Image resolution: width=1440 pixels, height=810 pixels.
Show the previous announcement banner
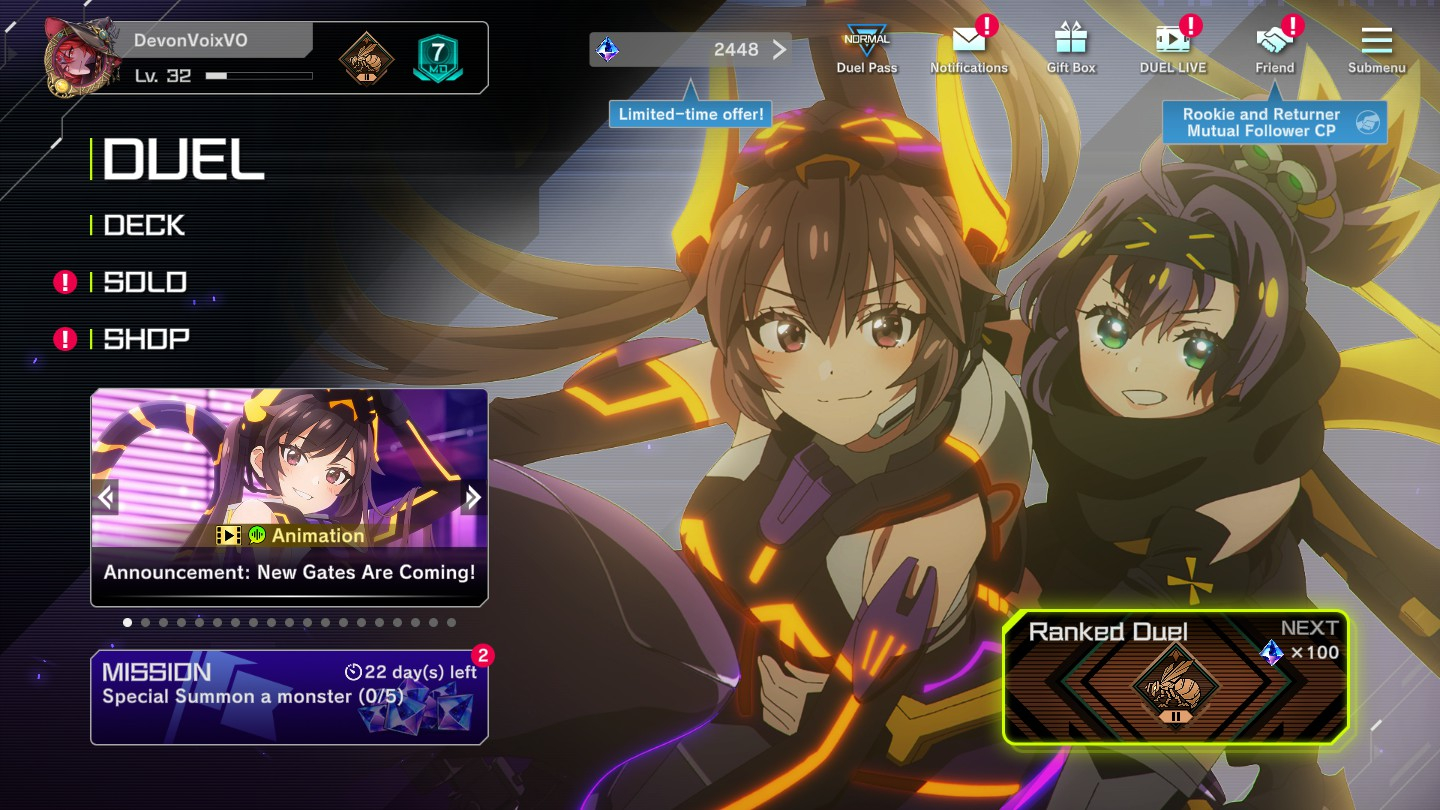(x=106, y=497)
